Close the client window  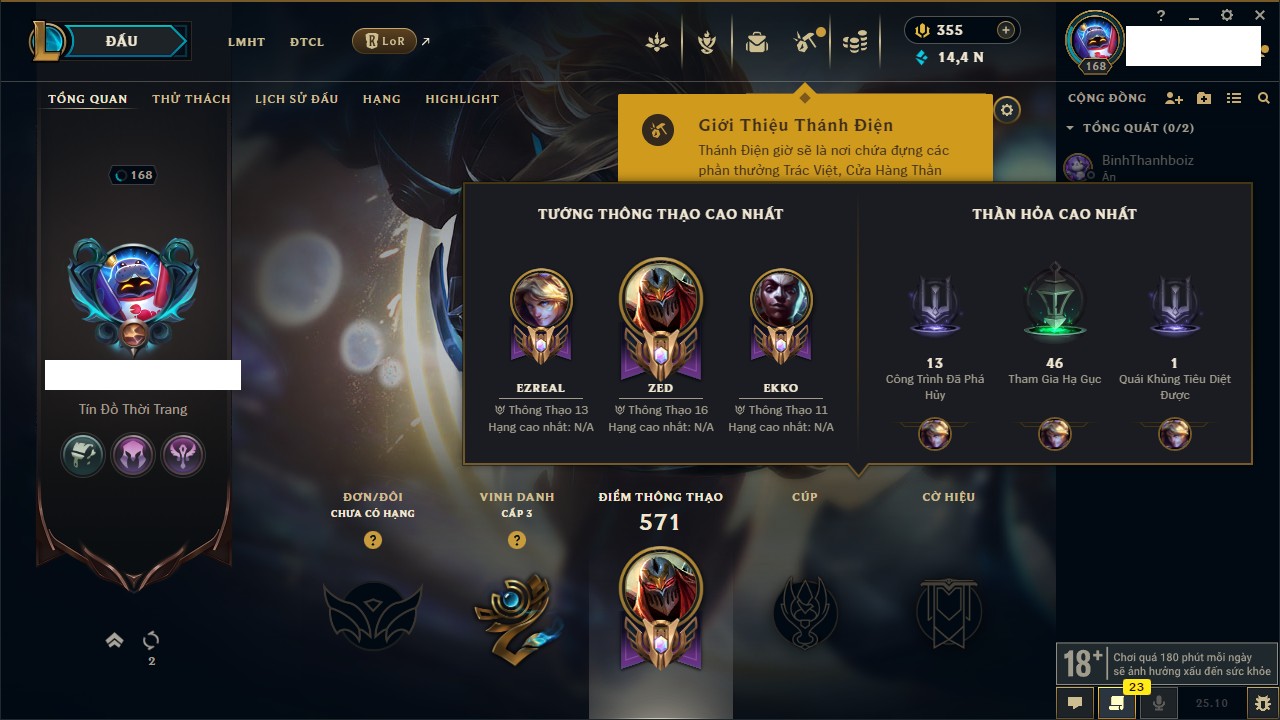click(1258, 15)
